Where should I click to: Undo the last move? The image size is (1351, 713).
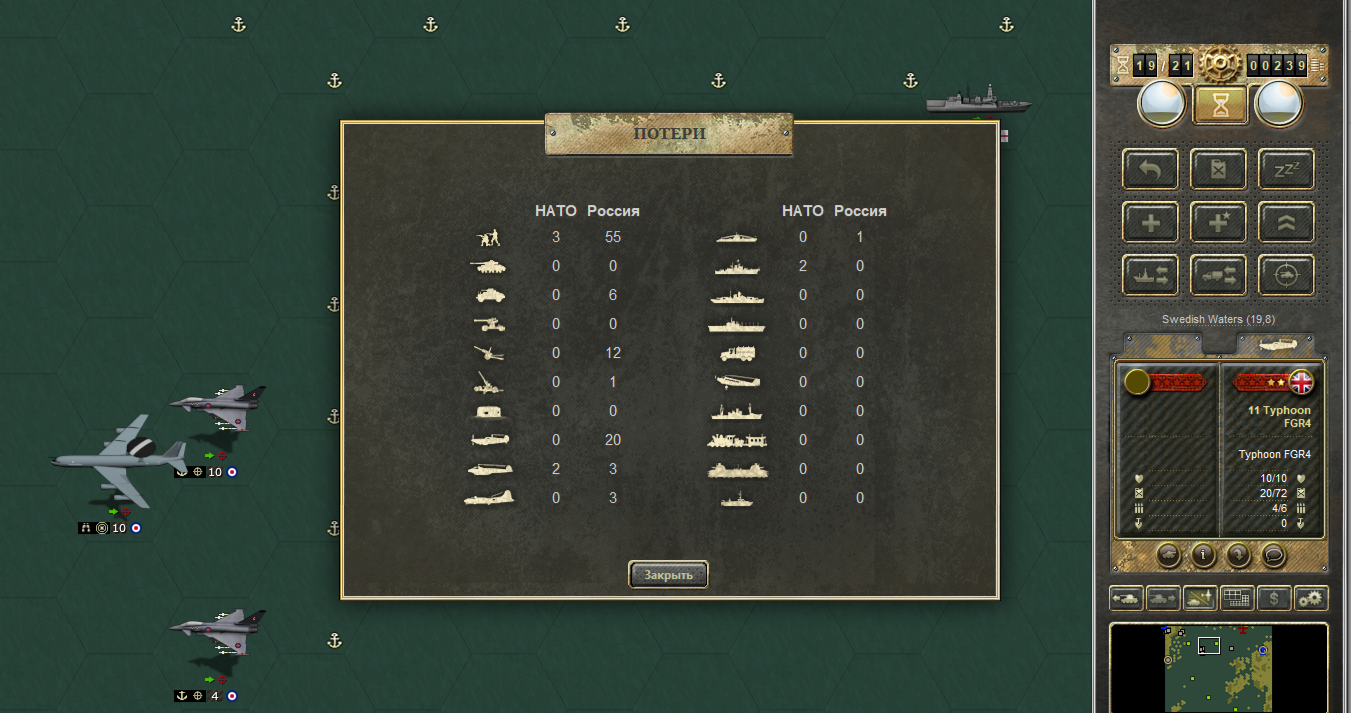[x=1150, y=169]
